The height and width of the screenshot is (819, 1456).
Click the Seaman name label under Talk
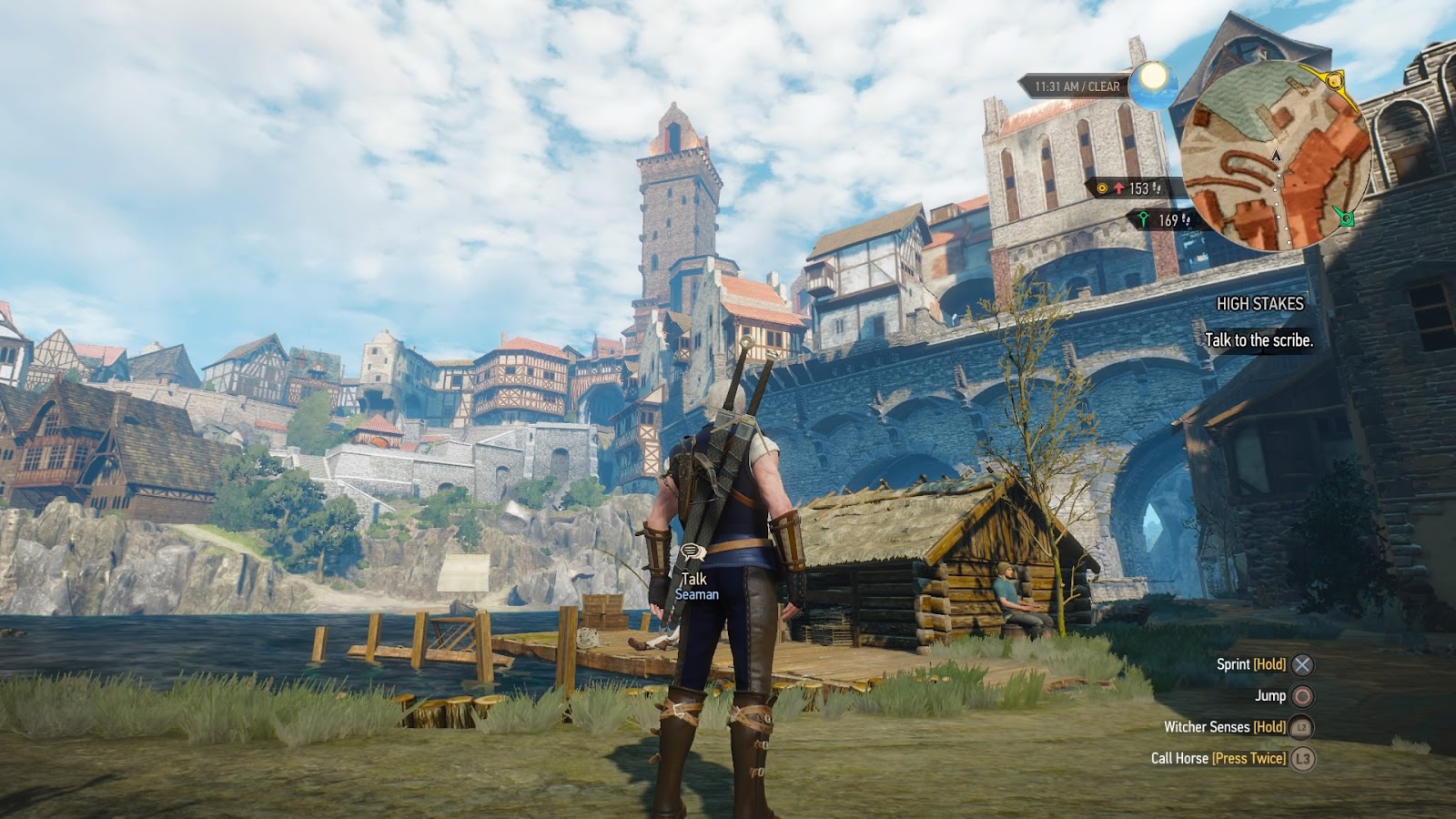(x=697, y=594)
